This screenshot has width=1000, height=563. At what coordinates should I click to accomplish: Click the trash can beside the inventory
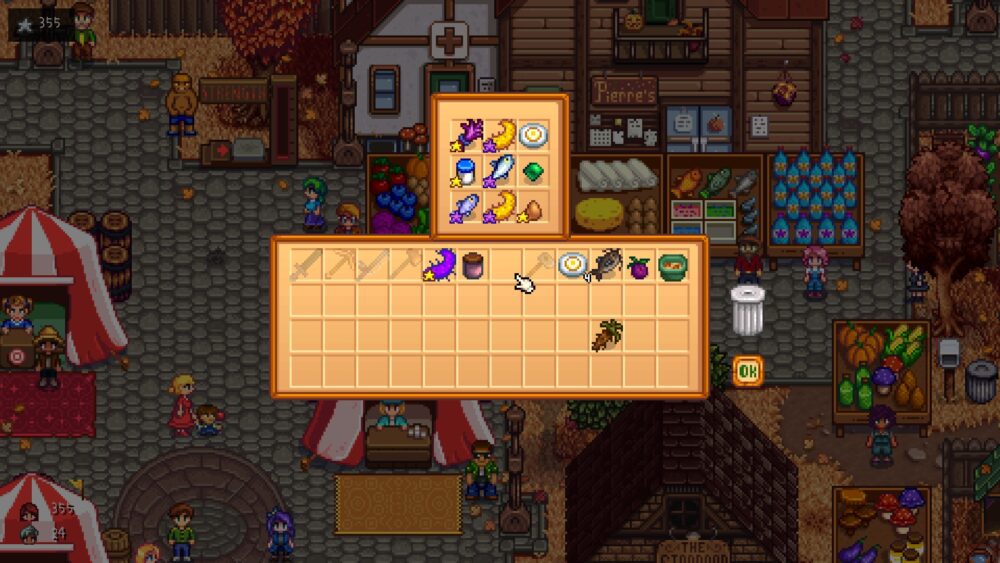click(747, 310)
